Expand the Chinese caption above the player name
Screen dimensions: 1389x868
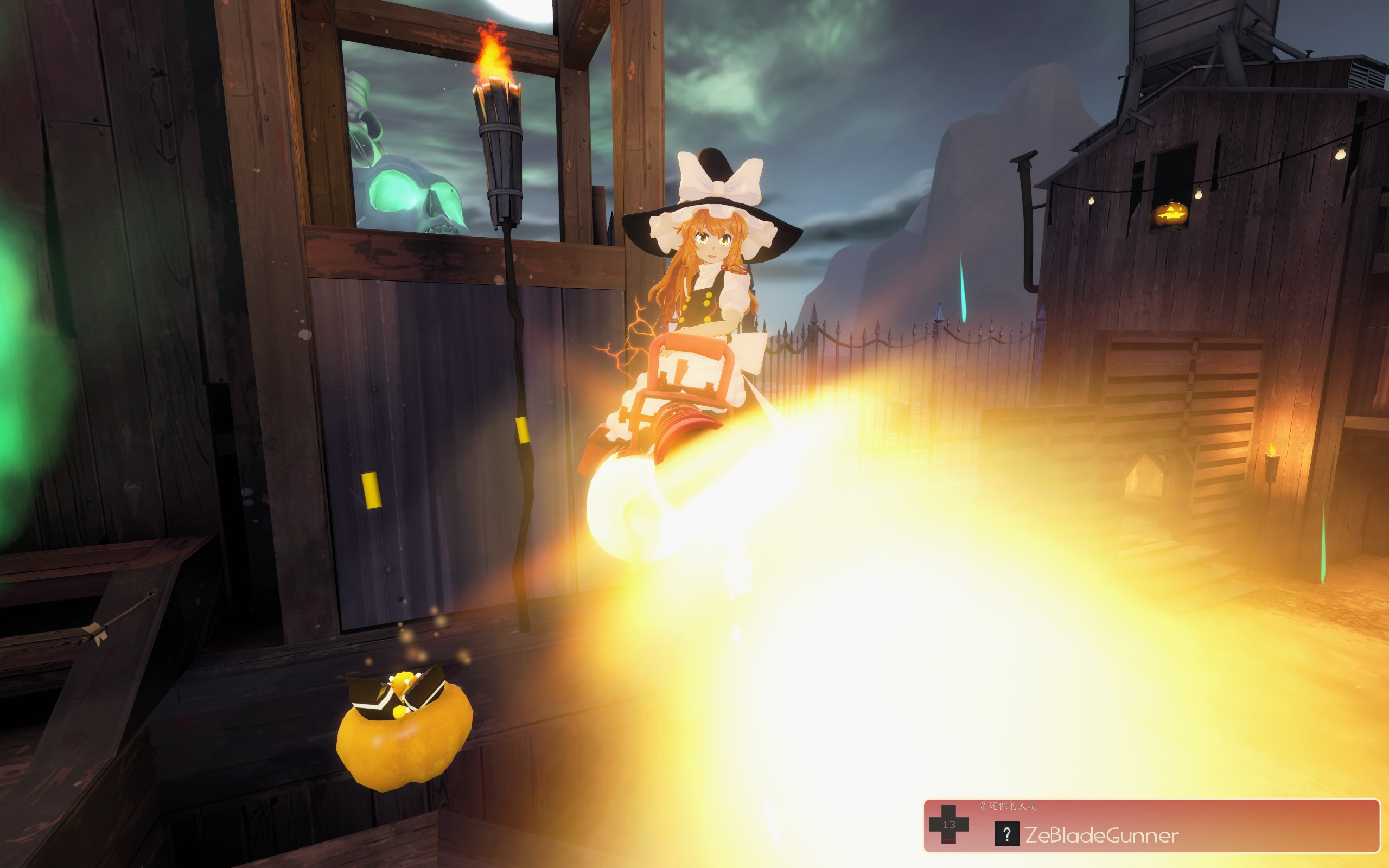1008,807
